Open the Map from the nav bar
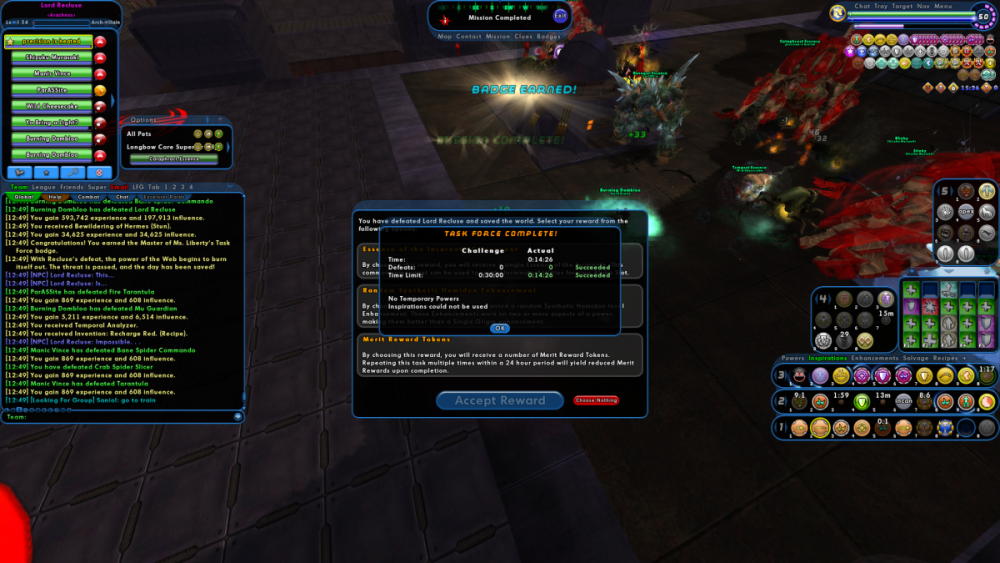The width and height of the screenshot is (1000, 563). click(445, 36)
